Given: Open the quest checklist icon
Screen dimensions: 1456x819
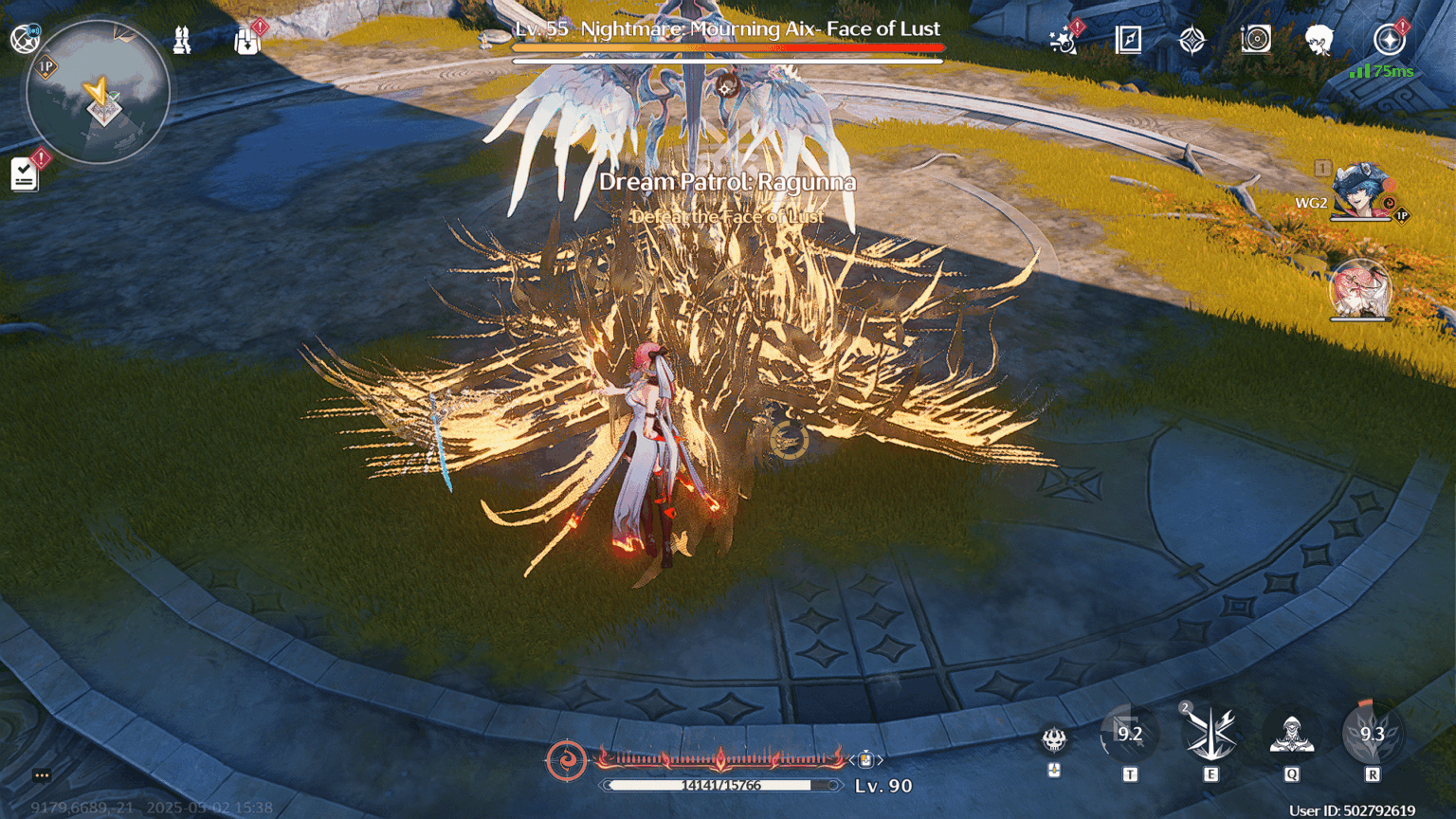Looking at the screenshot, I should (x=25, y=174).
